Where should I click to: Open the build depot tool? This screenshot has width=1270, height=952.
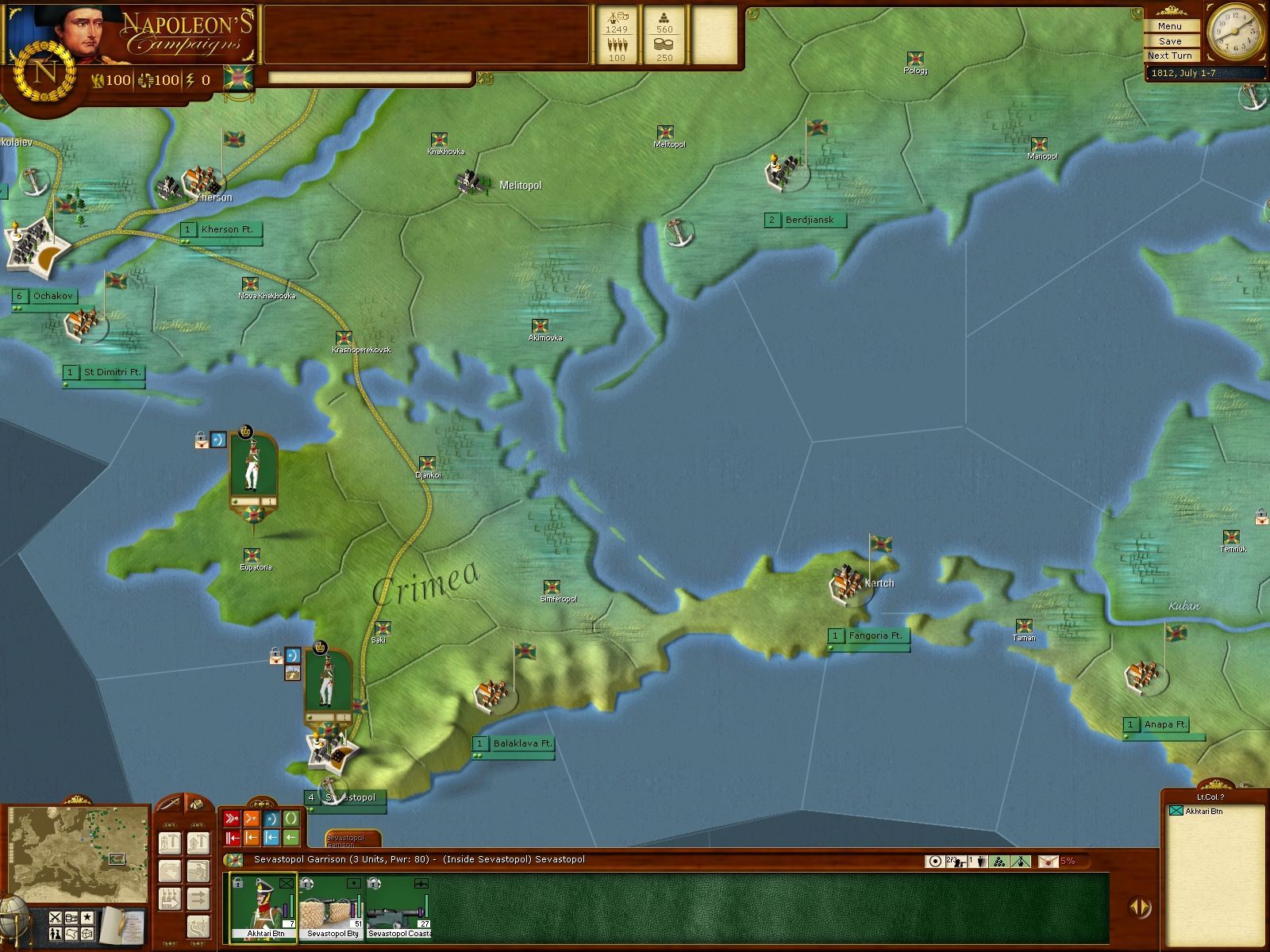tap(198, 844)
